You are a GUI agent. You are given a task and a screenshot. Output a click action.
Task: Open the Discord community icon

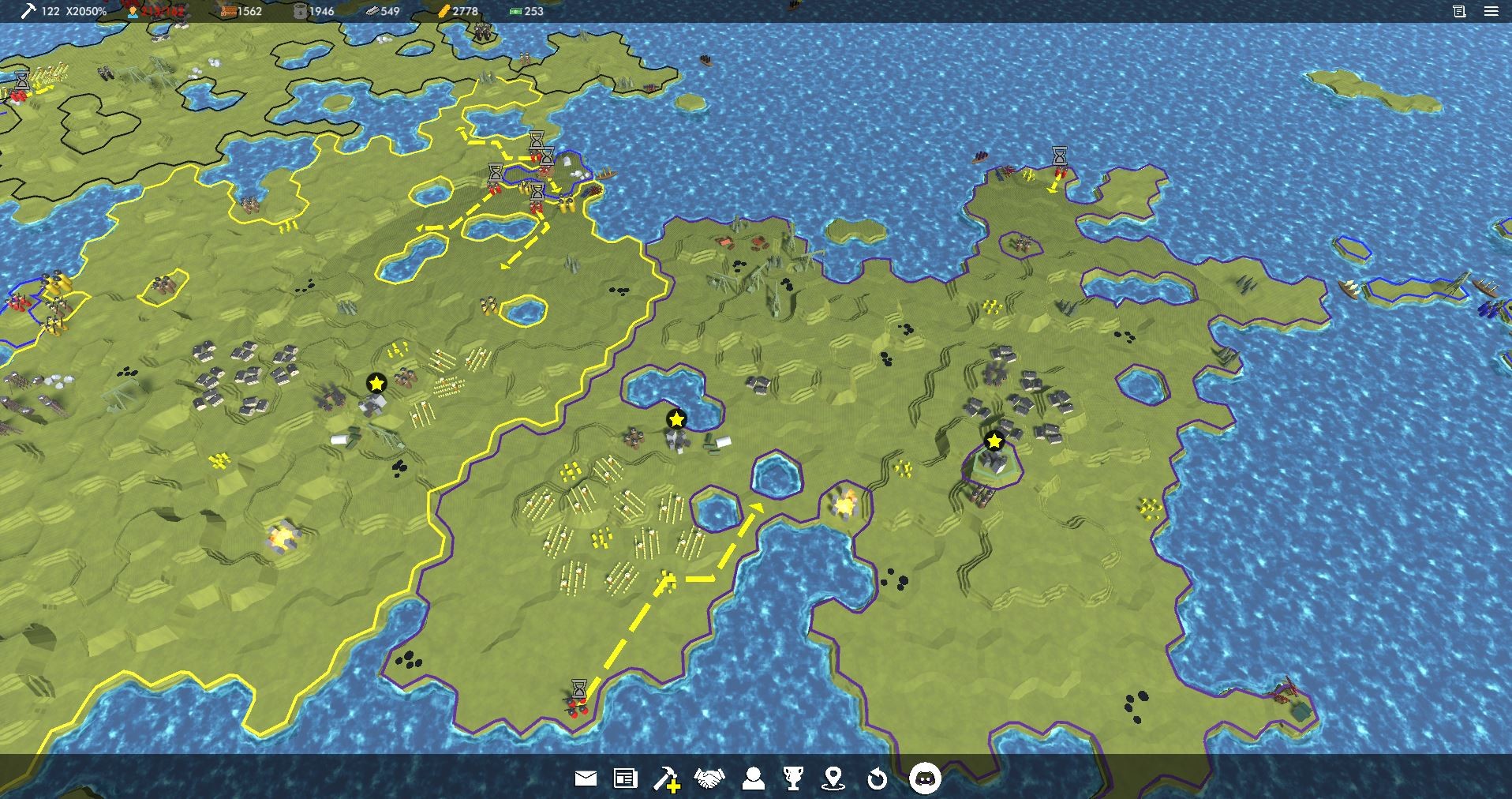point(923,779)
